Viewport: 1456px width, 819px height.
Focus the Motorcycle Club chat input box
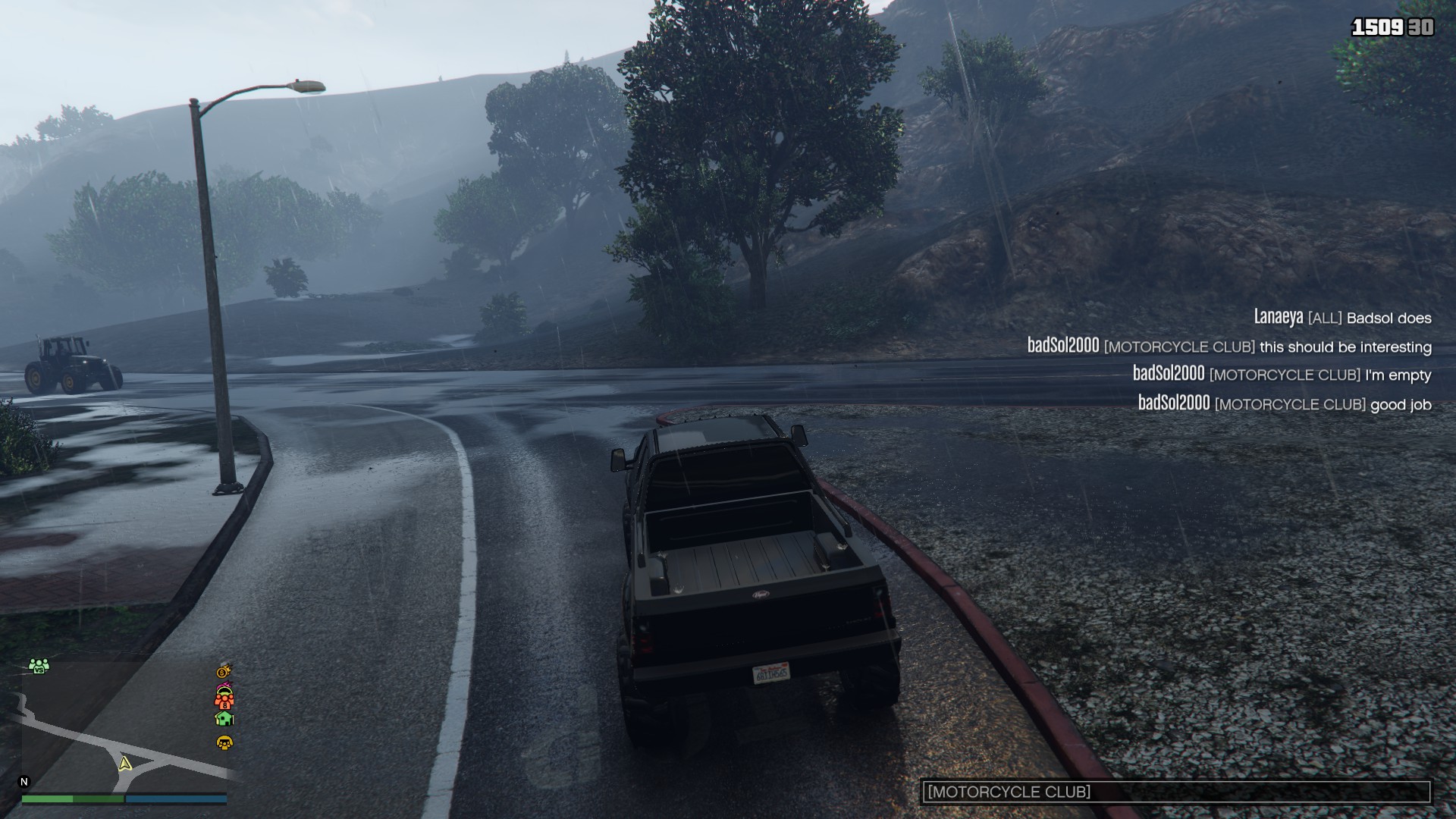[x=1175, y=792]
